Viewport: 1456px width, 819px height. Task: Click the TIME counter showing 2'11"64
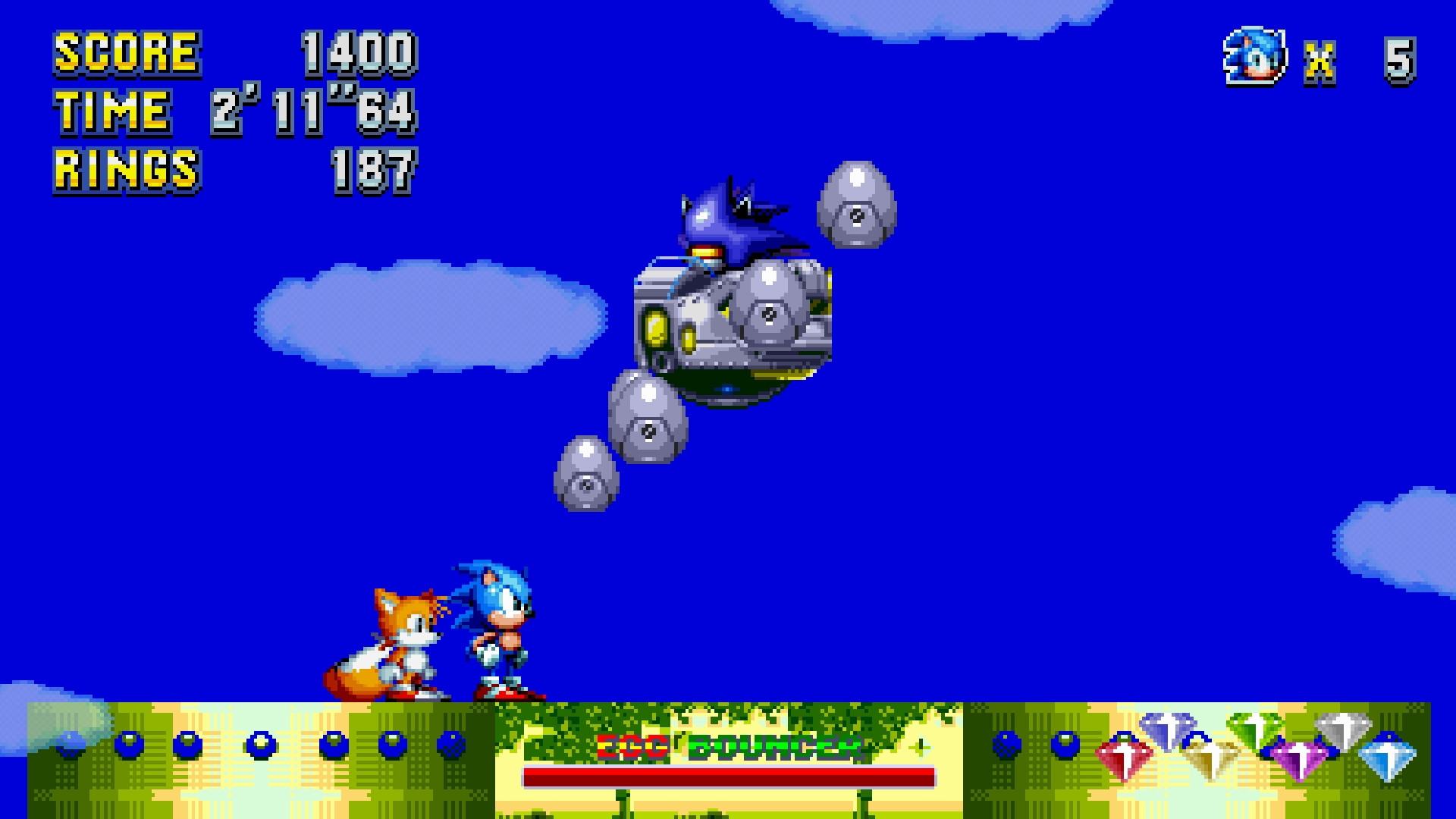coord(311,112)
